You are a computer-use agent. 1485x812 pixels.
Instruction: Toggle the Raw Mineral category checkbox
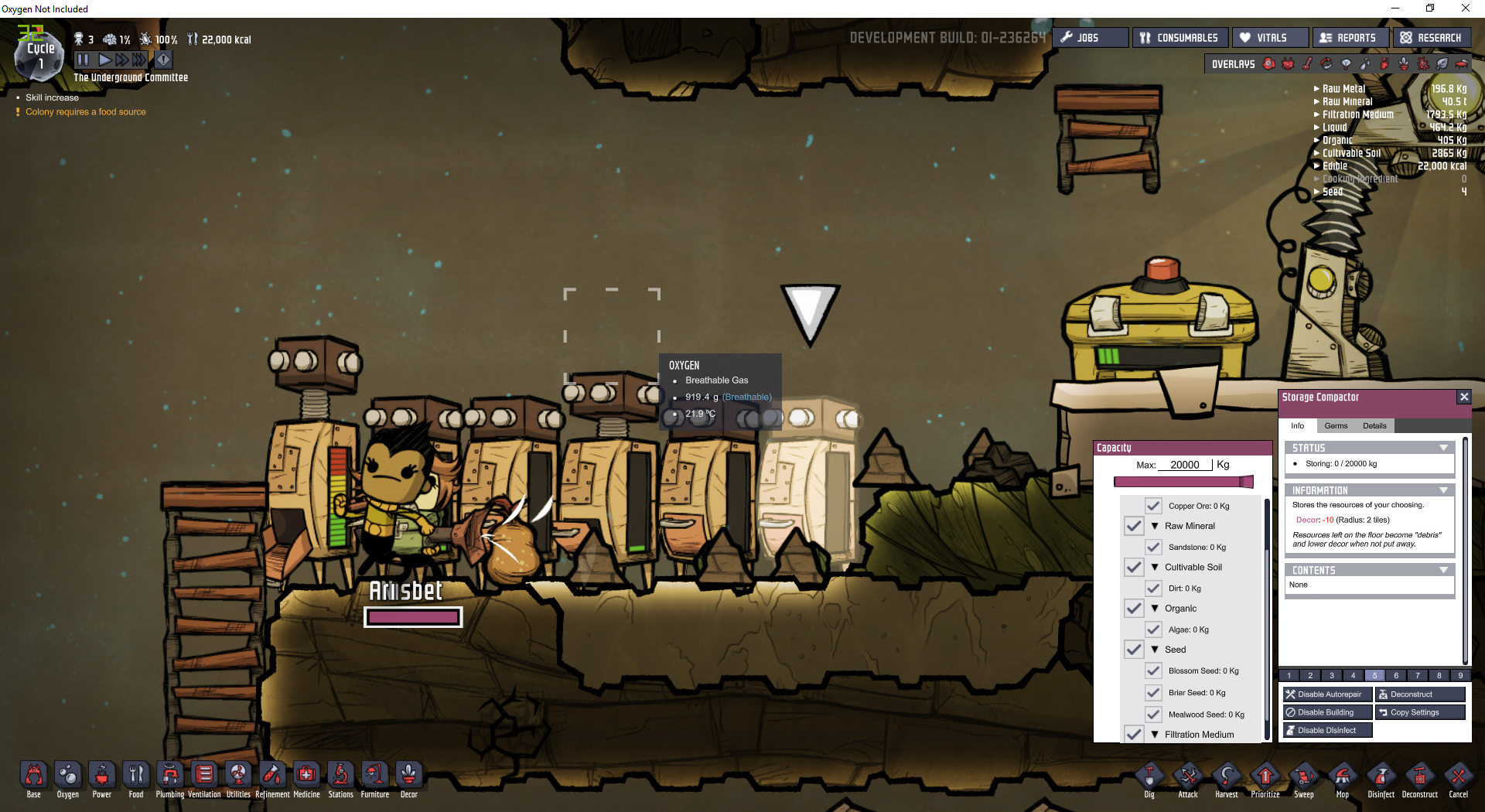tap(1134, 526)
